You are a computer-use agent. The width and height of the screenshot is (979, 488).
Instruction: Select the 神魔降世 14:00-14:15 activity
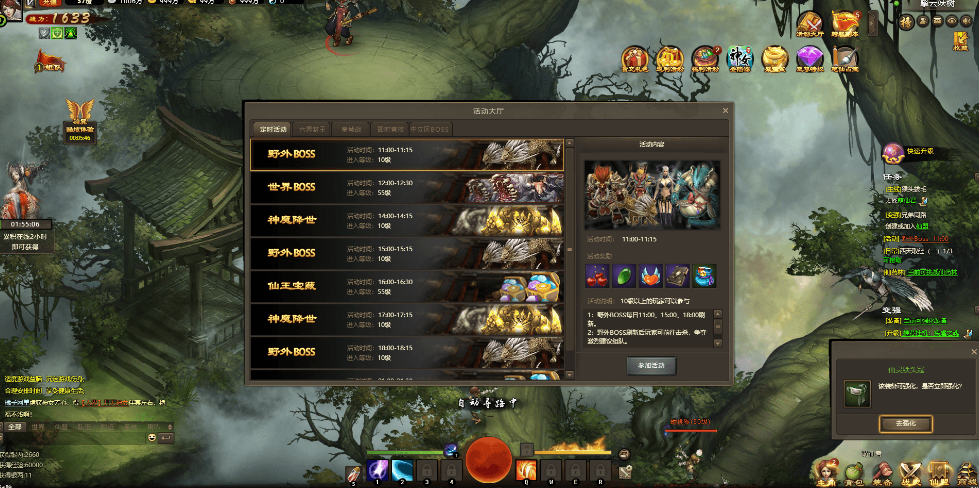pos(406,220)
